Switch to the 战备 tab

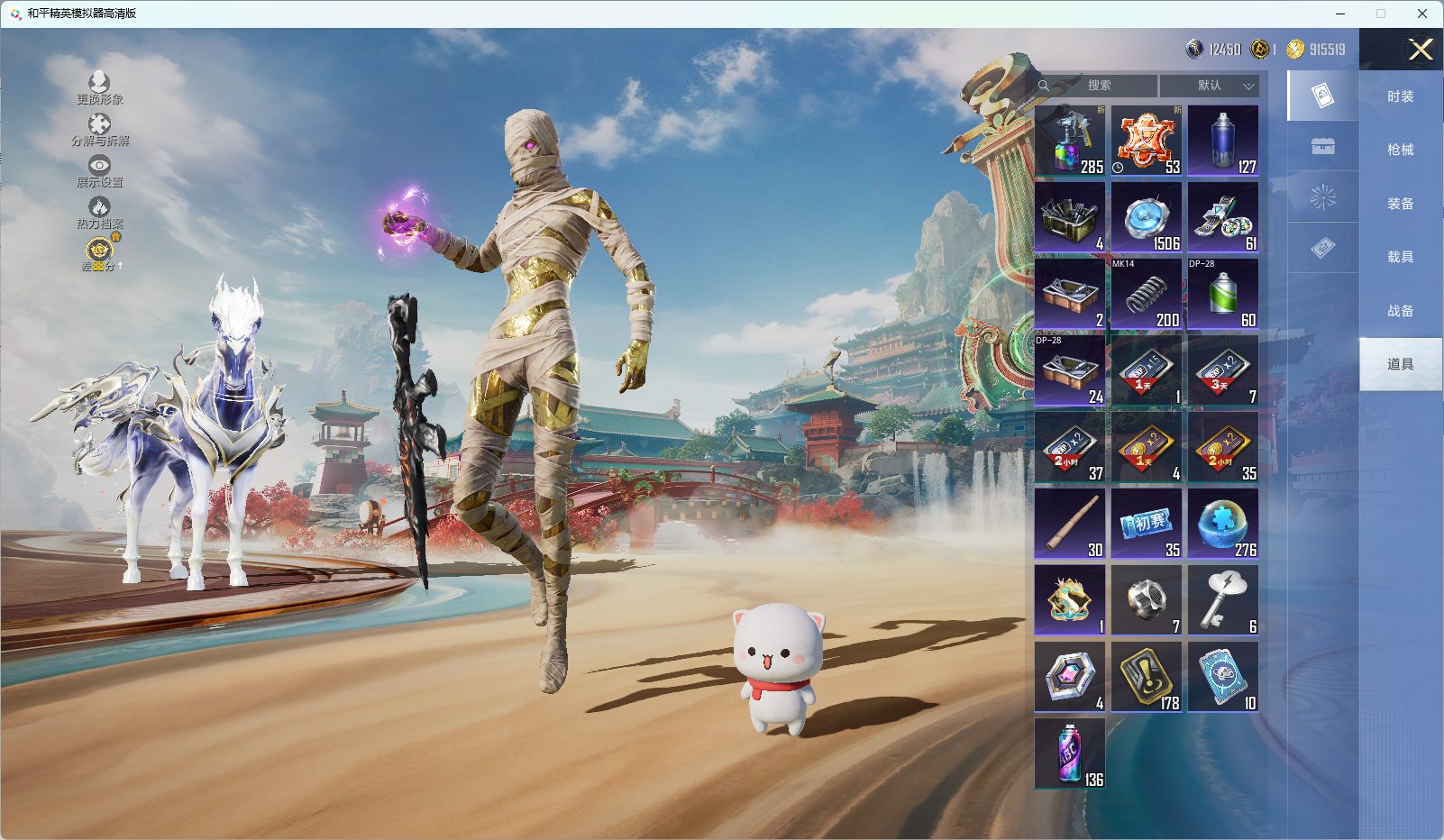point(1400,311)
